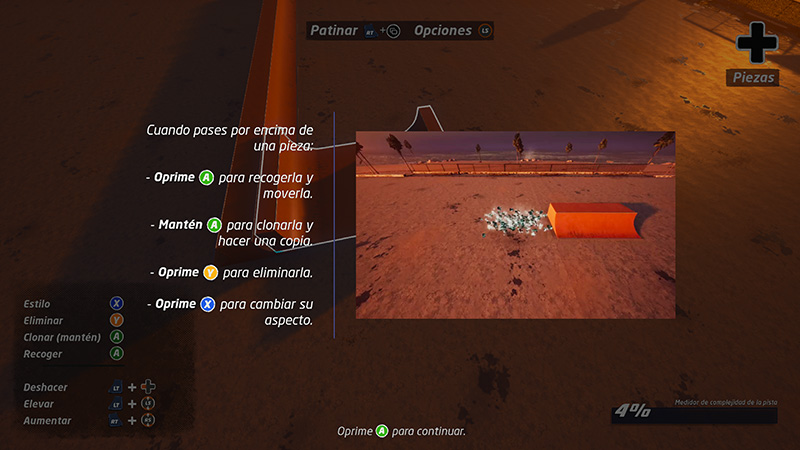This screenshot has width=800, height=450.
Task: Activate the Elevar action
Action: point(39,403)
